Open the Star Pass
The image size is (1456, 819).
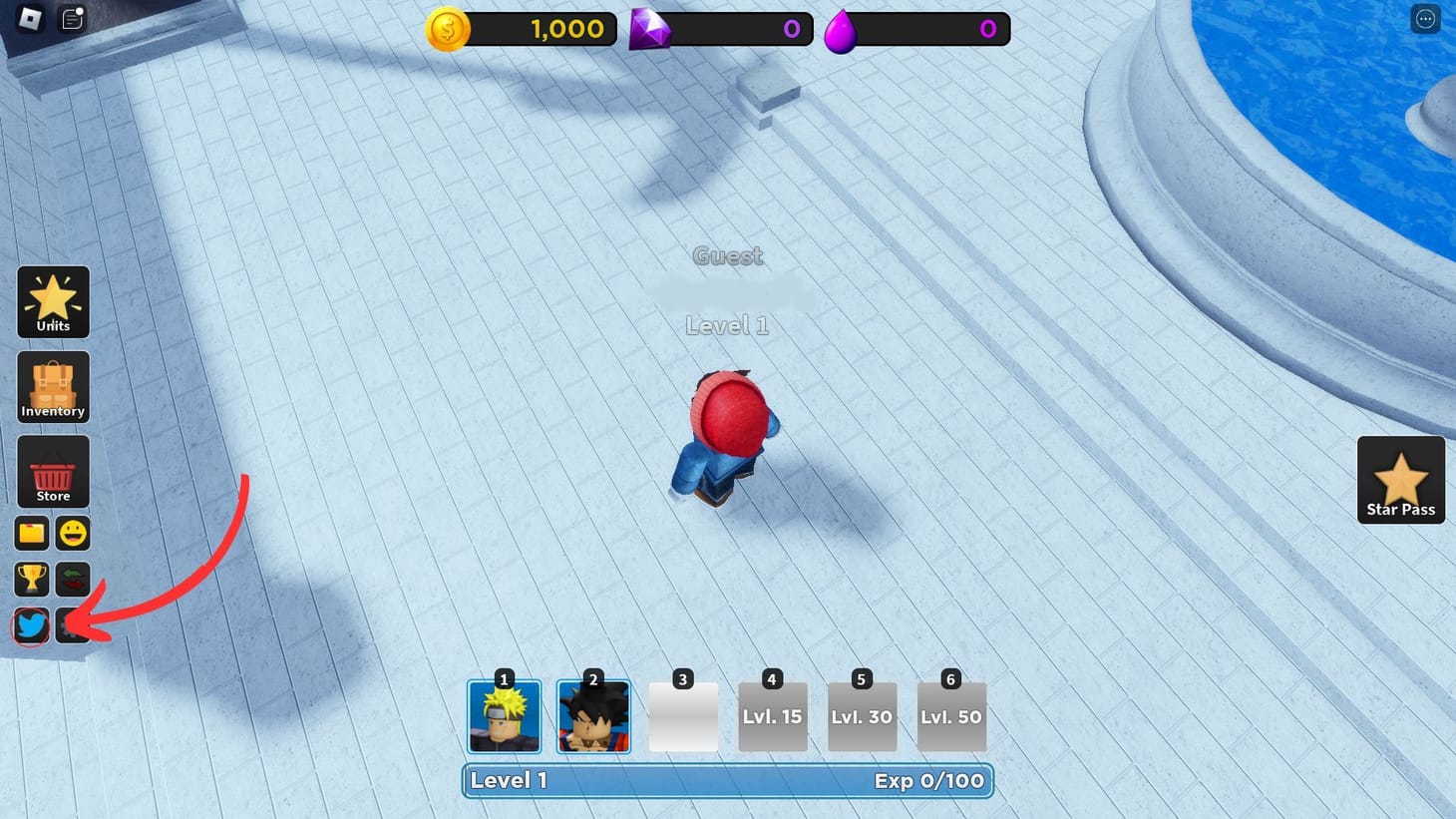pyautogui.click(x=1400, y=480)
